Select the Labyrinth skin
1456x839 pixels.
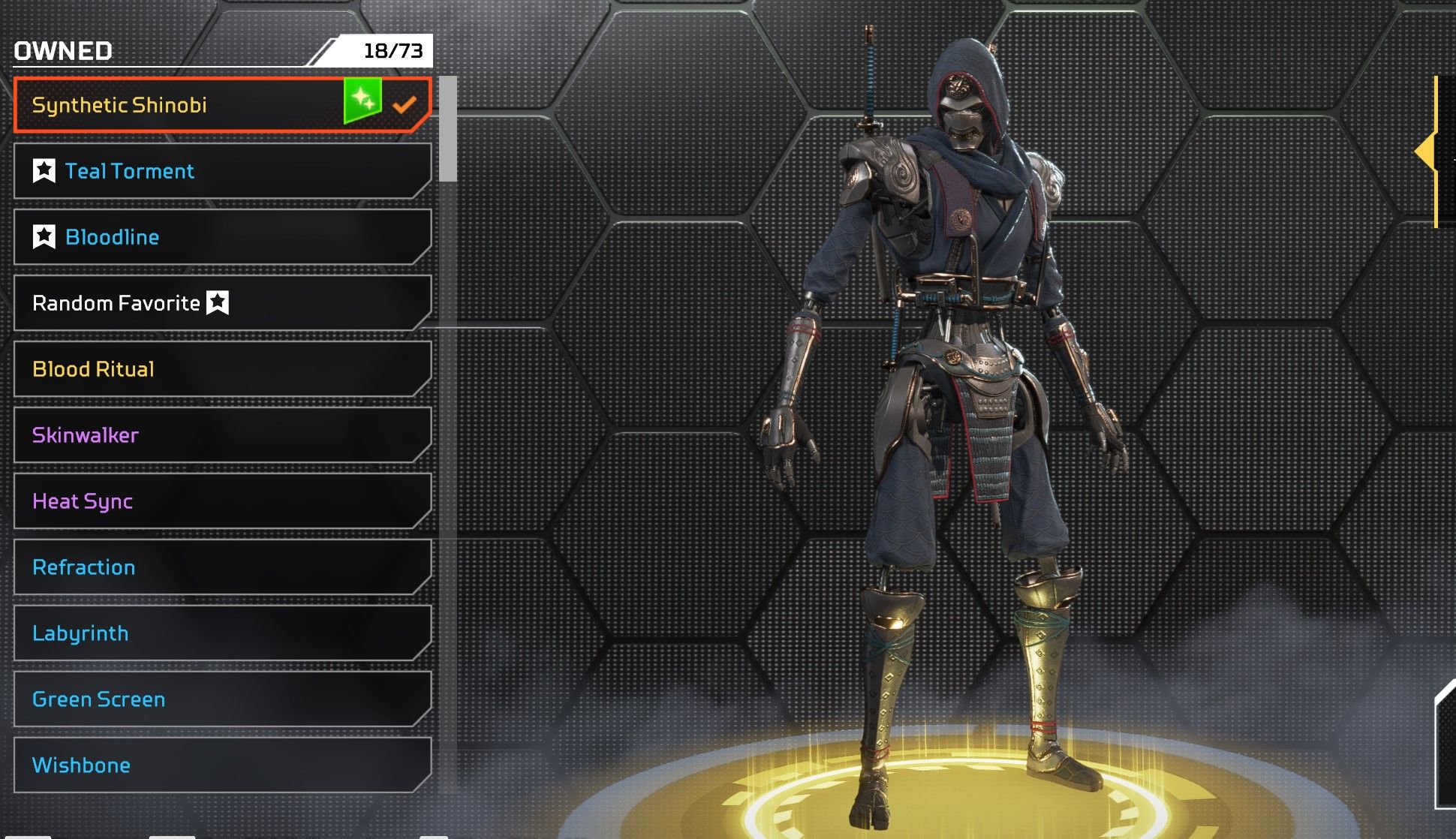pyautogui.click(x=222, y=633)
